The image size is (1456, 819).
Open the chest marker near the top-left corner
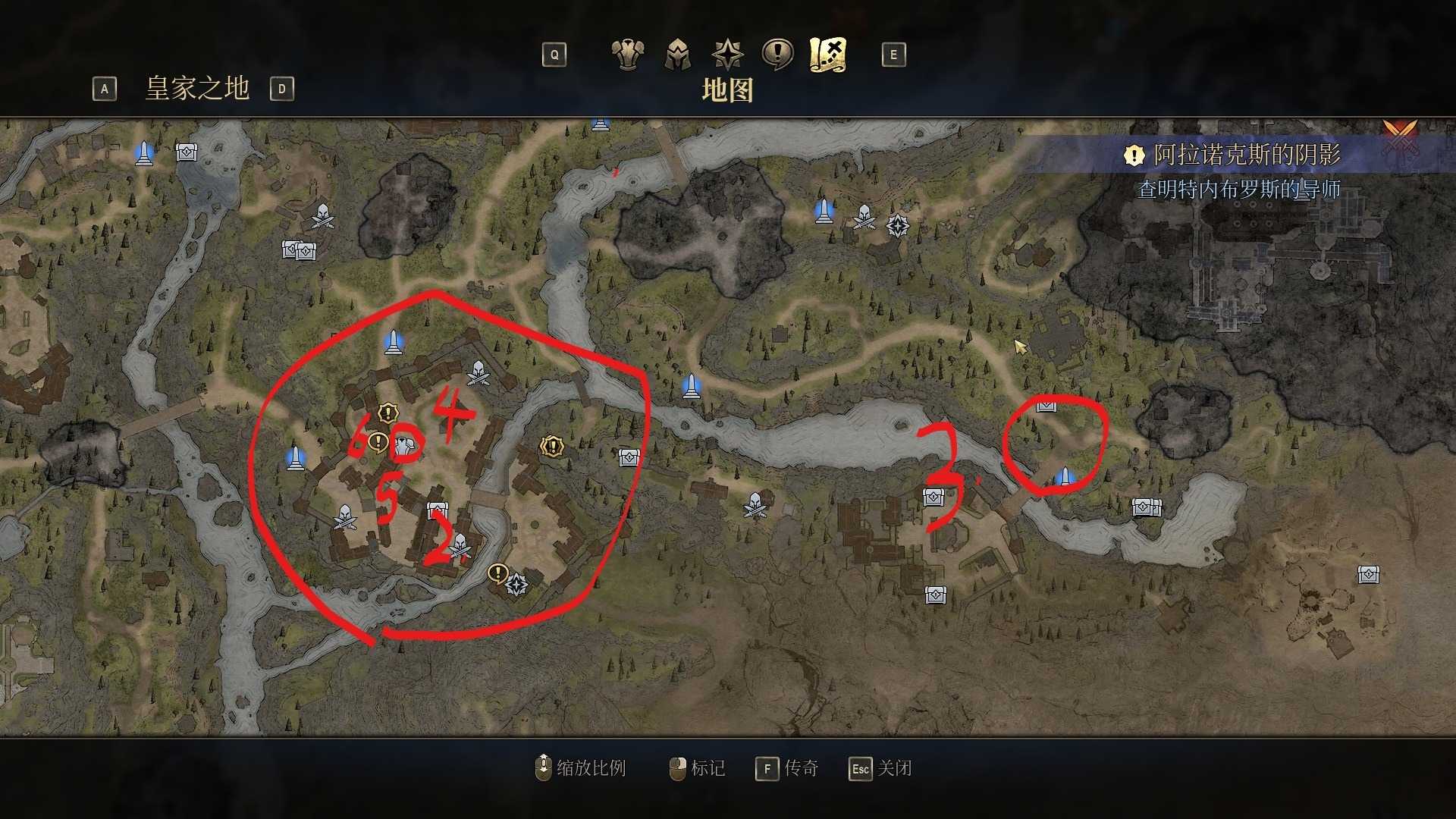pyautogui.click(x=185, y=152)
